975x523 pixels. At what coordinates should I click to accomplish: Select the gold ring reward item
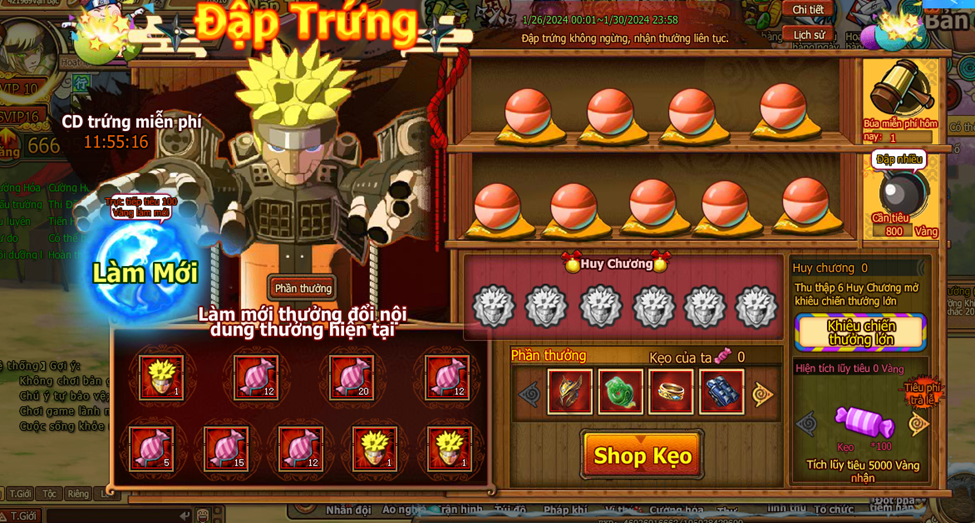coord(670,392)
